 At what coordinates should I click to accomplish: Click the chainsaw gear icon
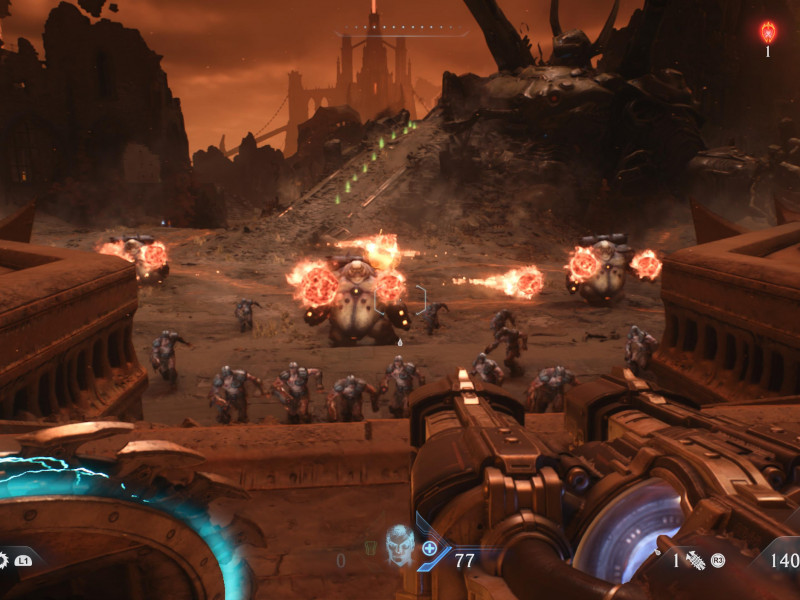point(3,560)
